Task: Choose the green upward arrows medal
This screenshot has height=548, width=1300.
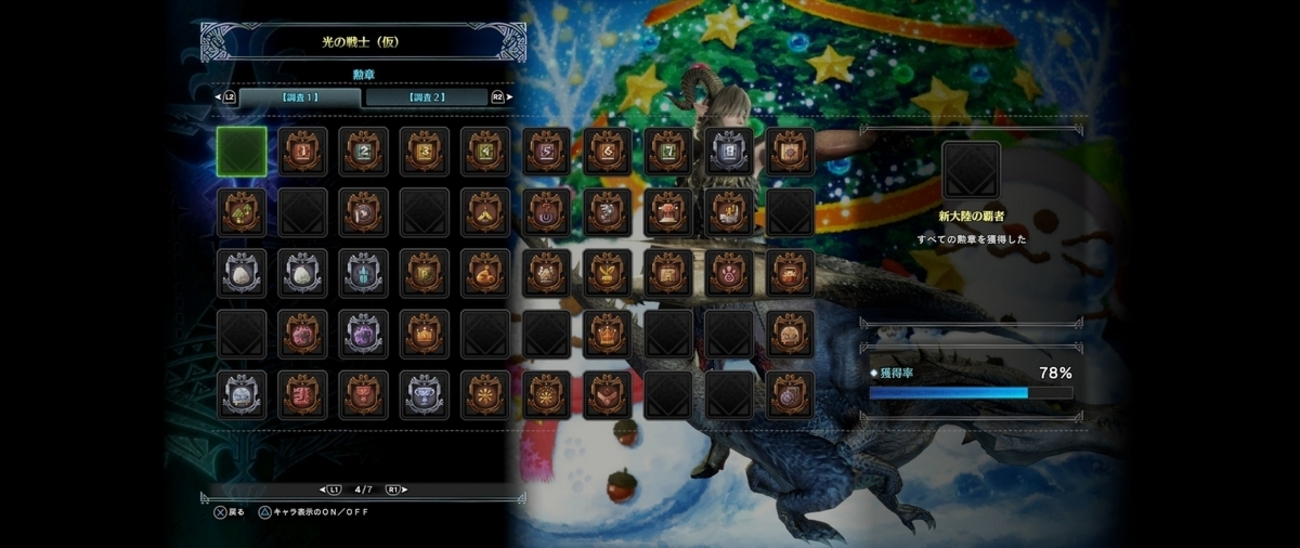Action: tap(242, 212)
